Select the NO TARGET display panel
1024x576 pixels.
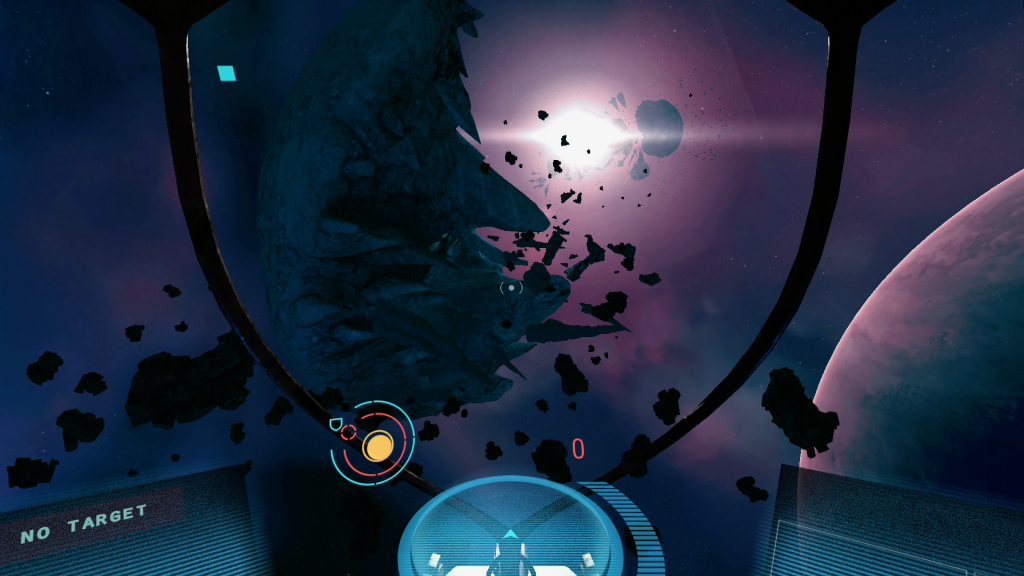tap(84, 524)
